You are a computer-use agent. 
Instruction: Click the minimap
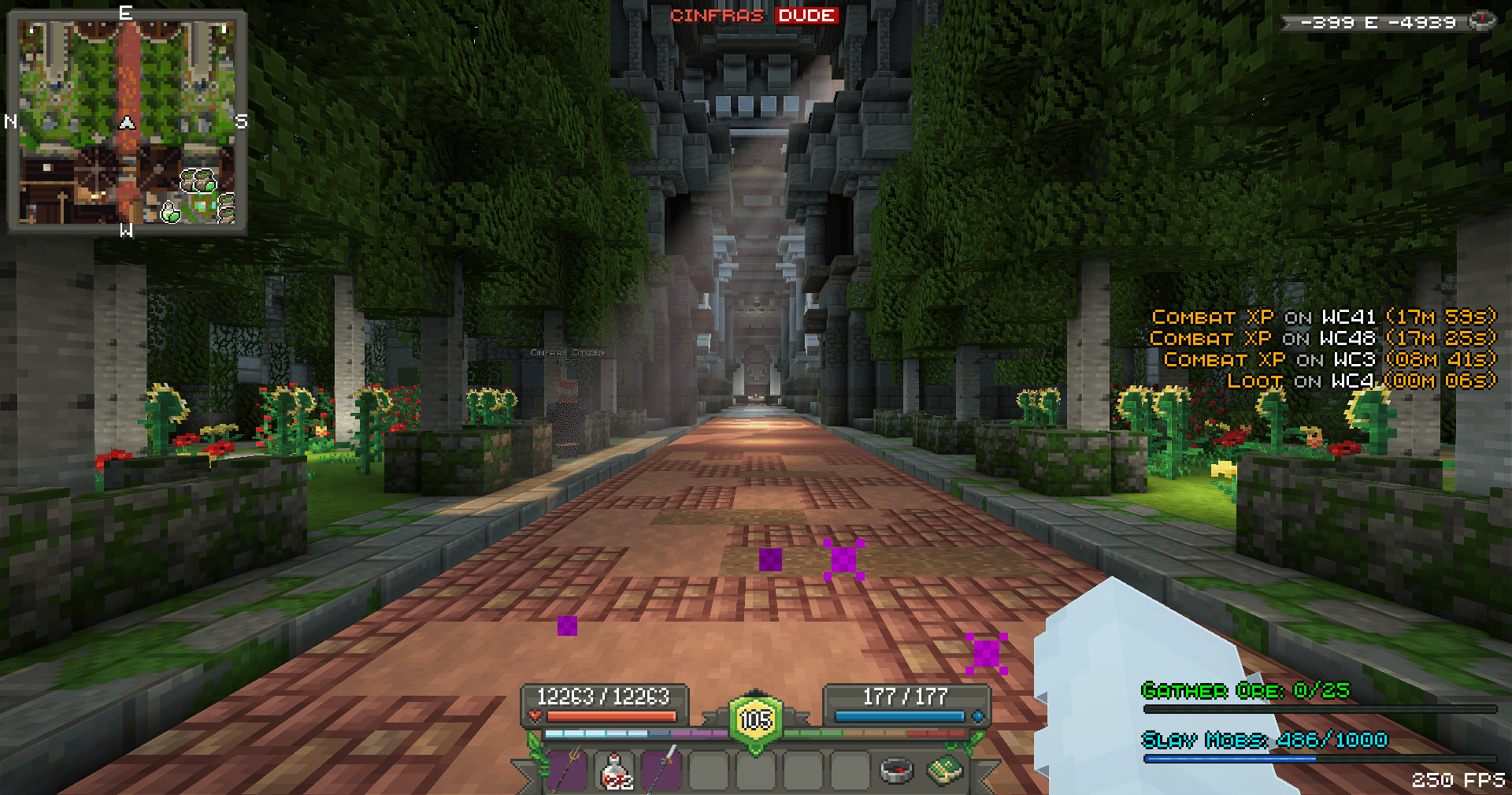[x=127, y=122]
